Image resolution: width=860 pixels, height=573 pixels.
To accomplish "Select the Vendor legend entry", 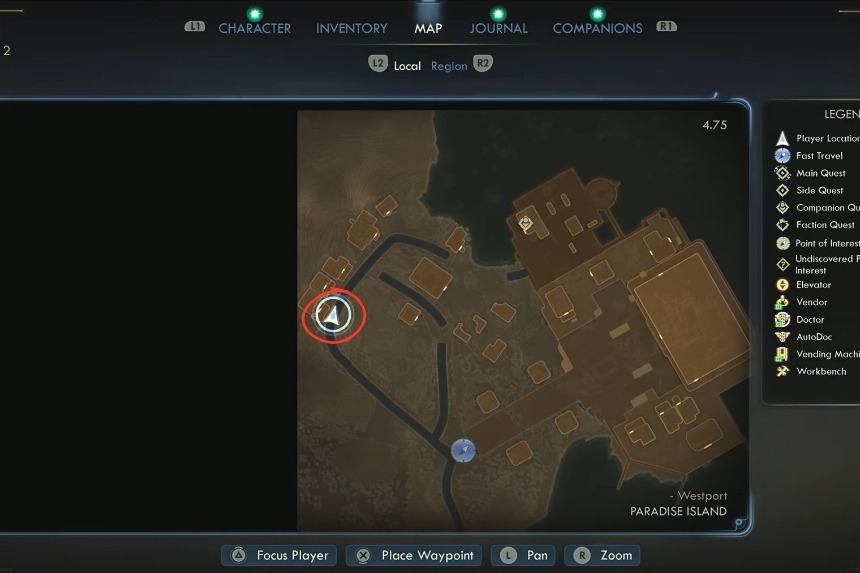I will click(811, 302).
